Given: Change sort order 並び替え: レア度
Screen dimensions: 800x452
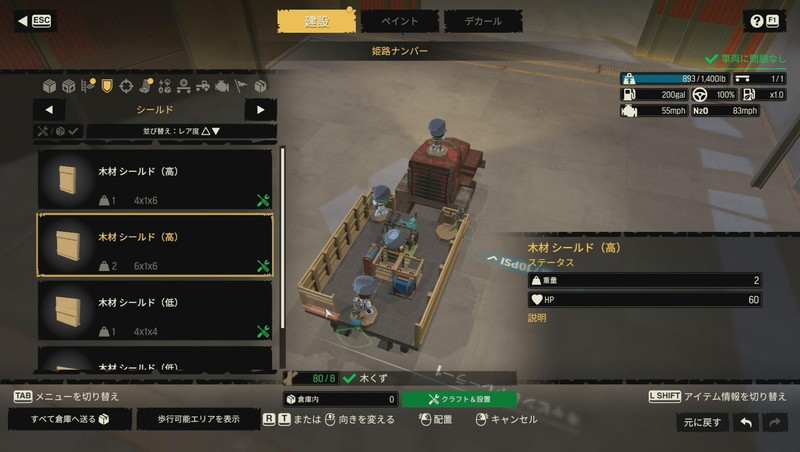Looking at the screenshot, I should tap(181, 131).
